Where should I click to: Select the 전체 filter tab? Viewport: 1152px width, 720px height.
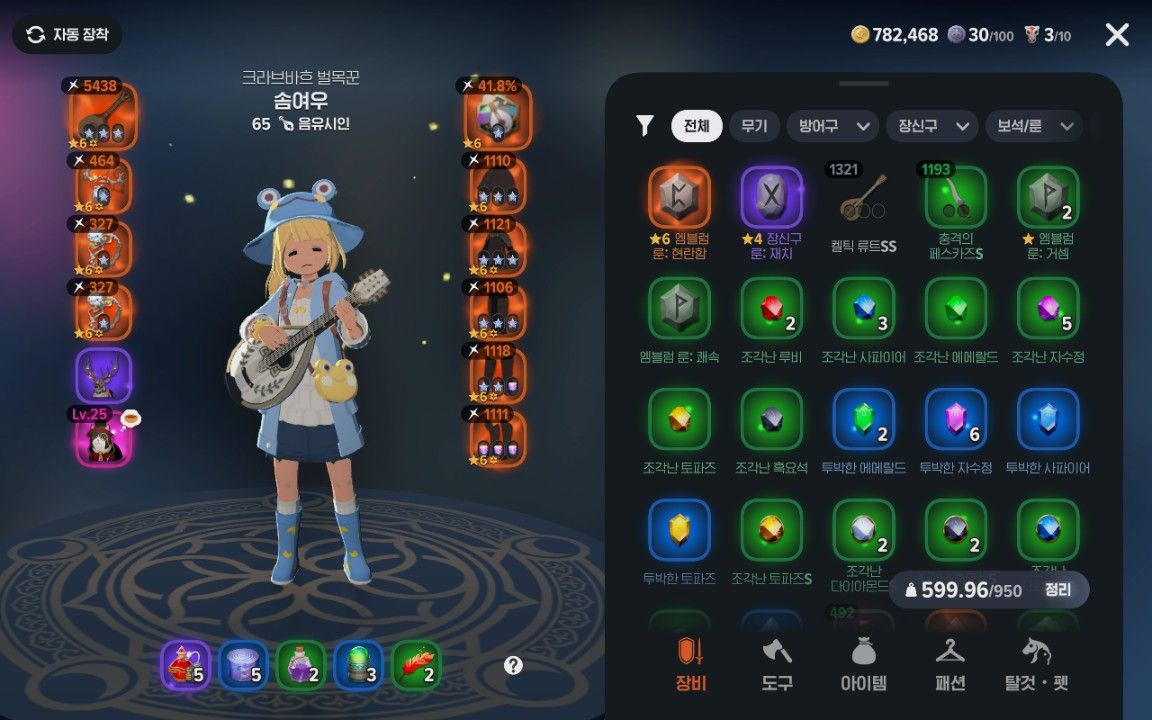coord(696,126)
